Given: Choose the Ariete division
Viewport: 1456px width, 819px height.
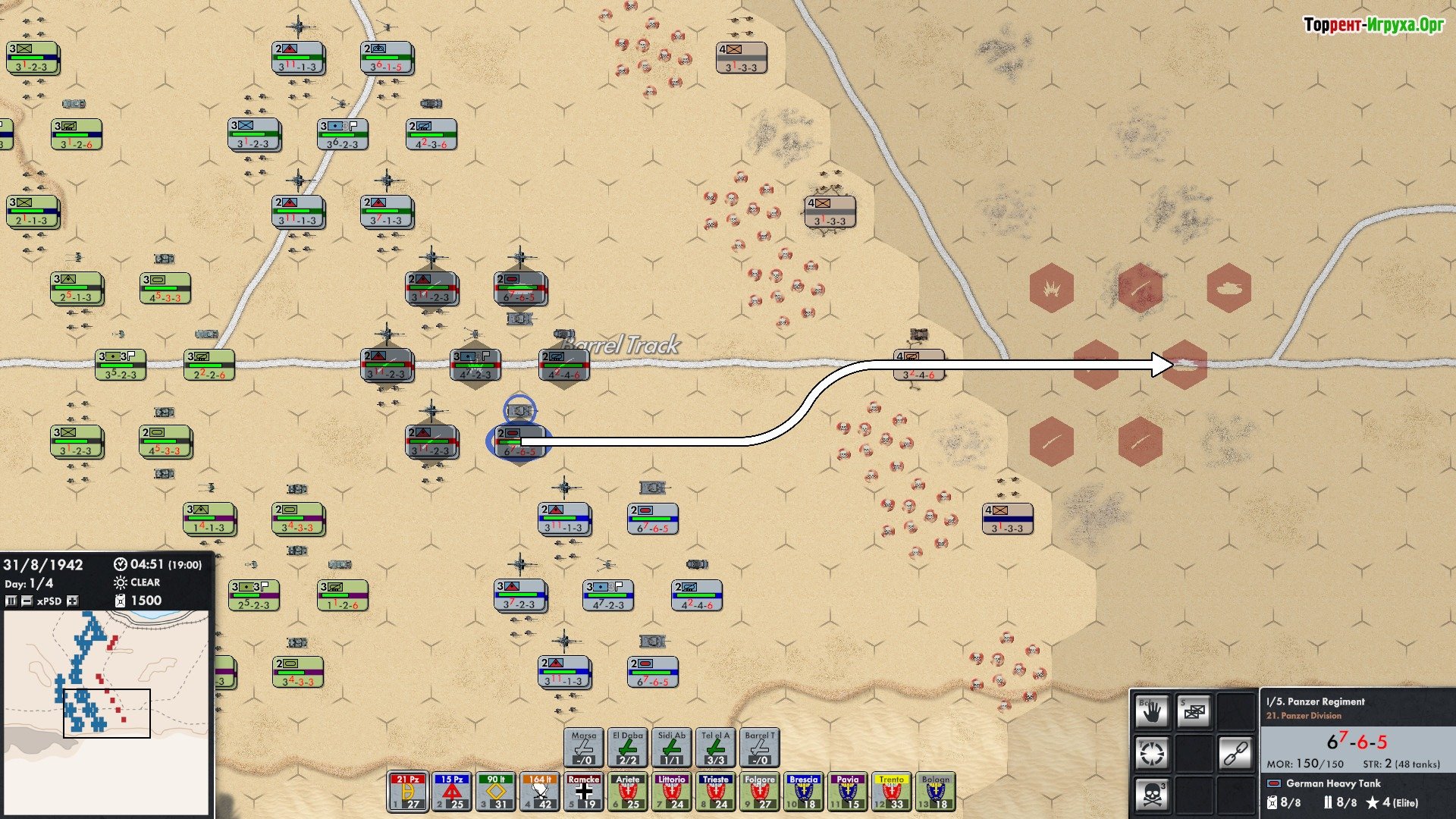Looking at the screenshot, I should tap(628, 792).
